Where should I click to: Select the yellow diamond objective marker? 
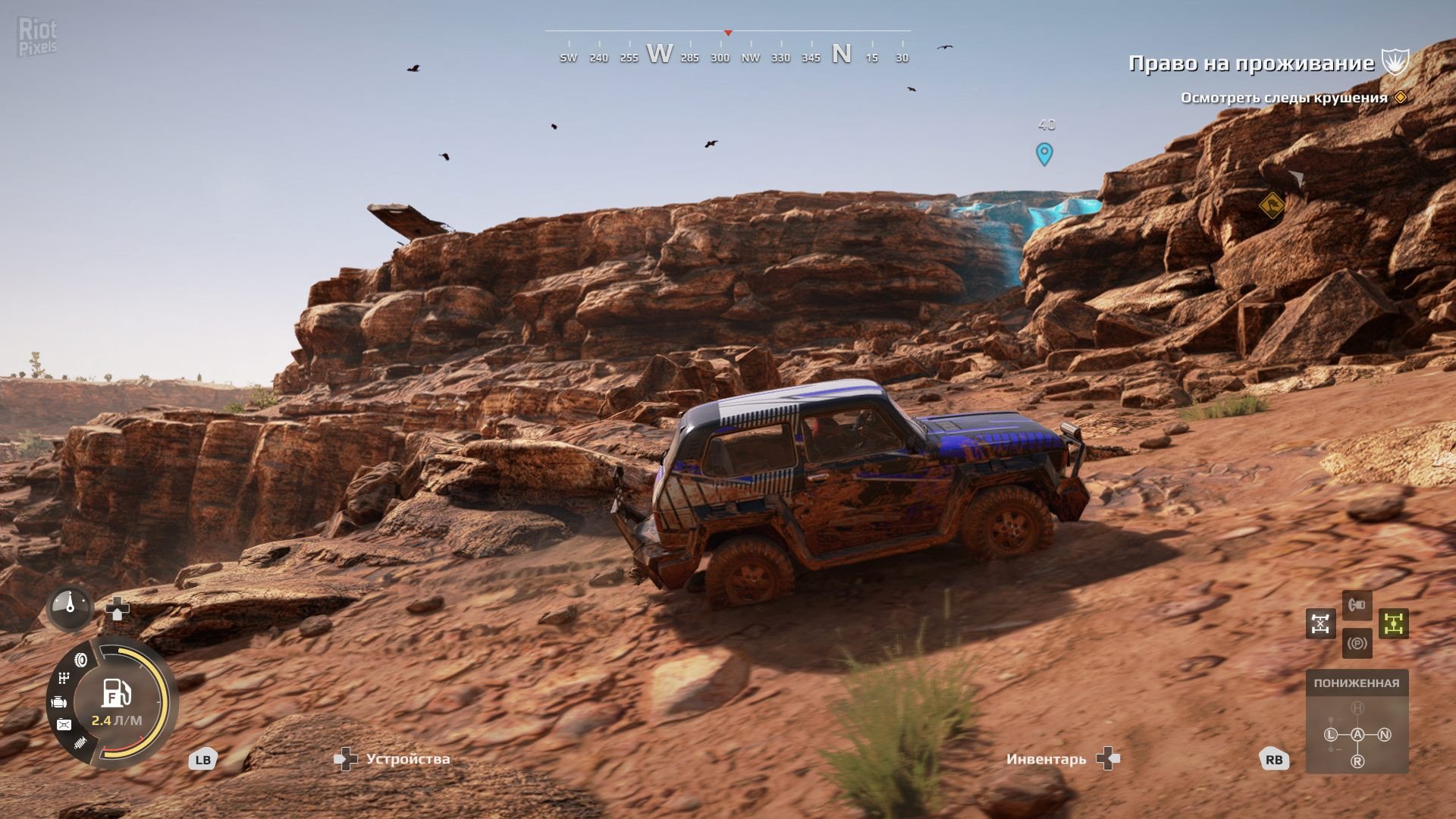pos(1272,205)
